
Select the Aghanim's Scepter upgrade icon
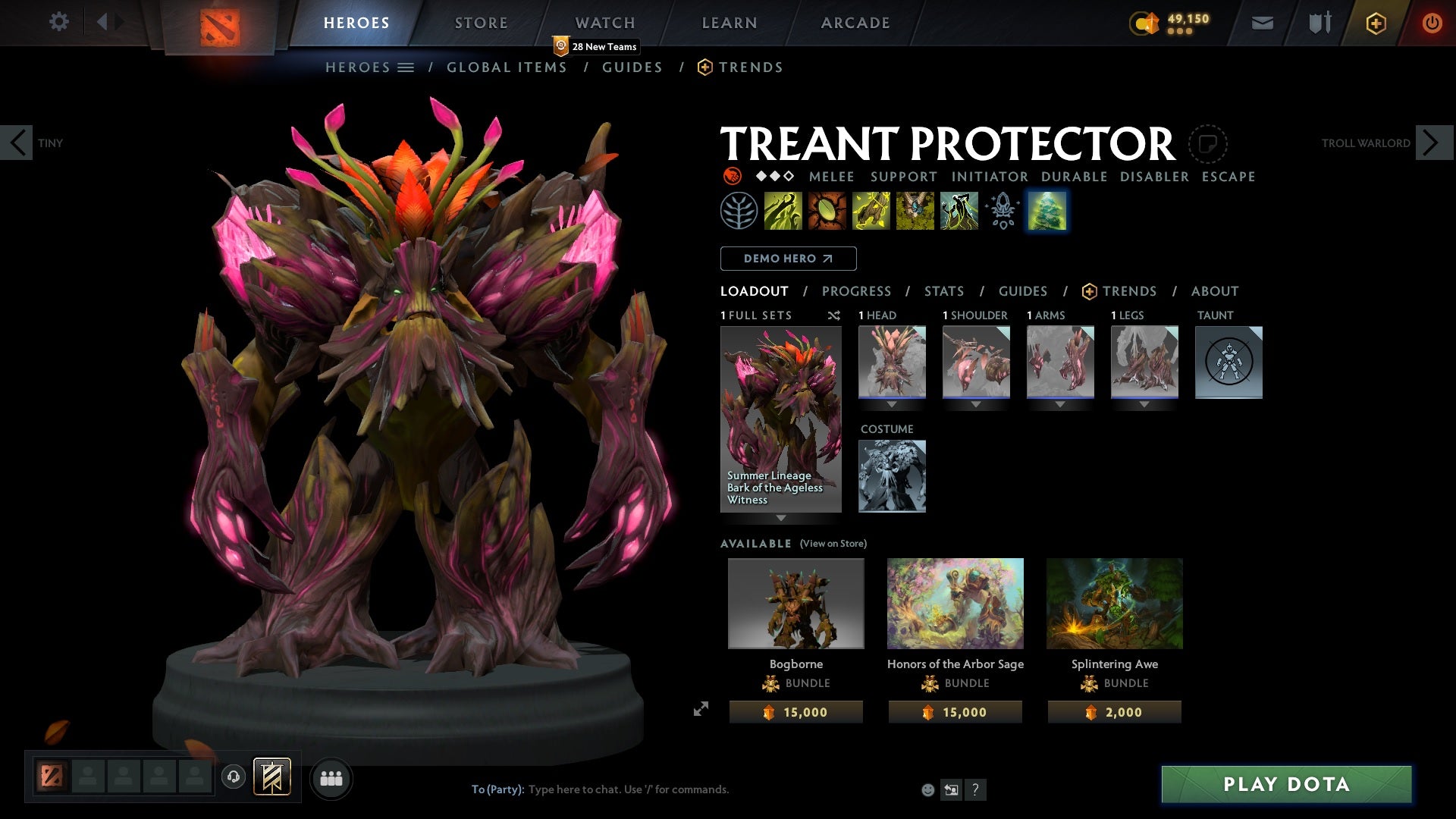click(1003, 211)
